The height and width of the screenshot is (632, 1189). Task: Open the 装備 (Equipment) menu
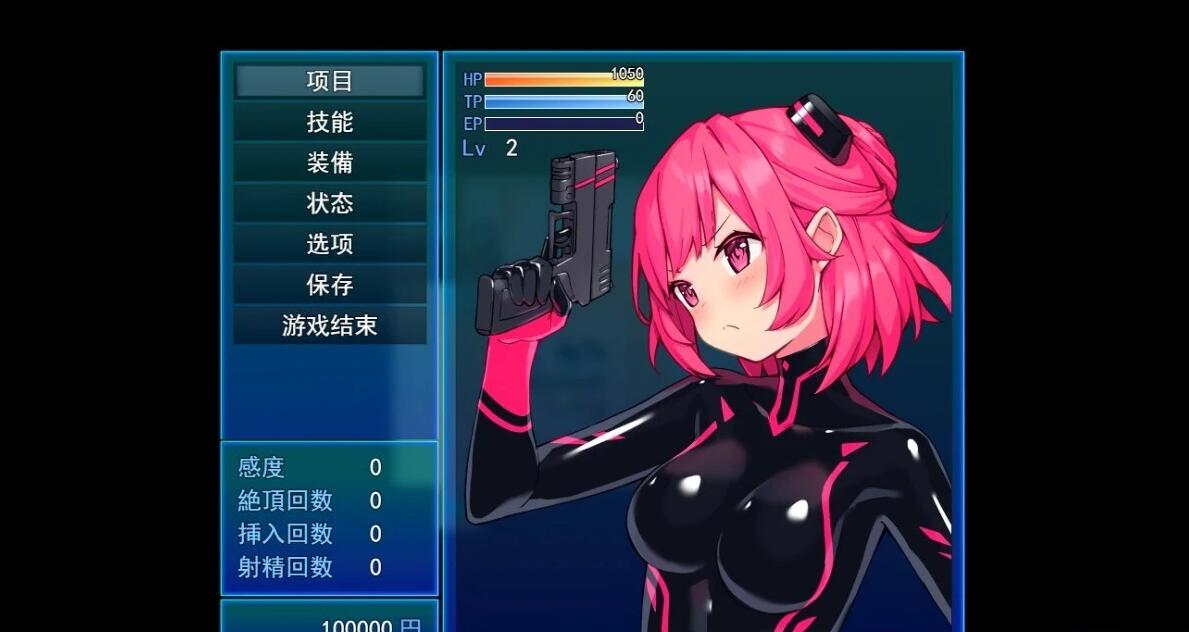click(329, 163)
